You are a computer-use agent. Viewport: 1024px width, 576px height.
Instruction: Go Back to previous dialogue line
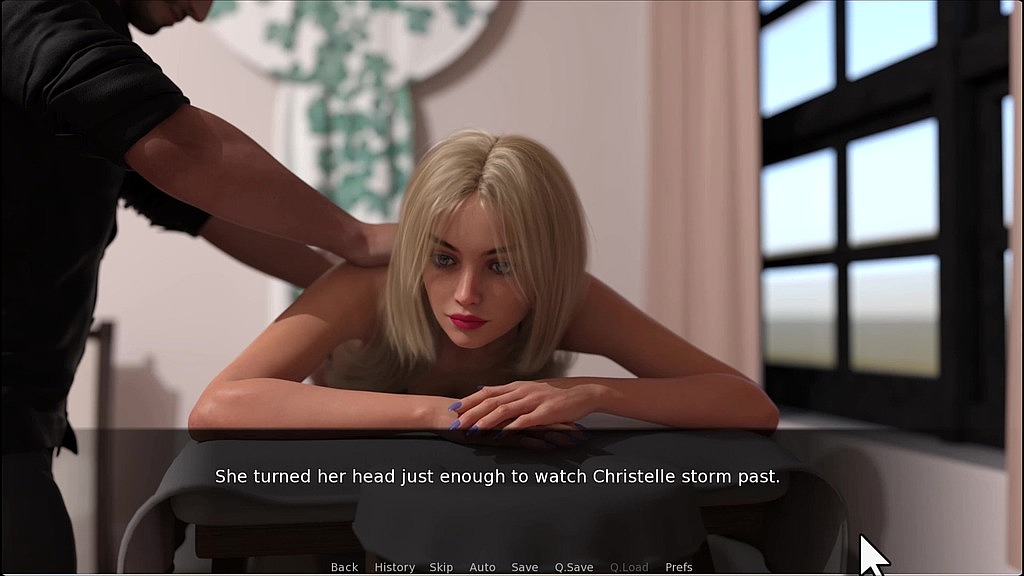[344, 567]
